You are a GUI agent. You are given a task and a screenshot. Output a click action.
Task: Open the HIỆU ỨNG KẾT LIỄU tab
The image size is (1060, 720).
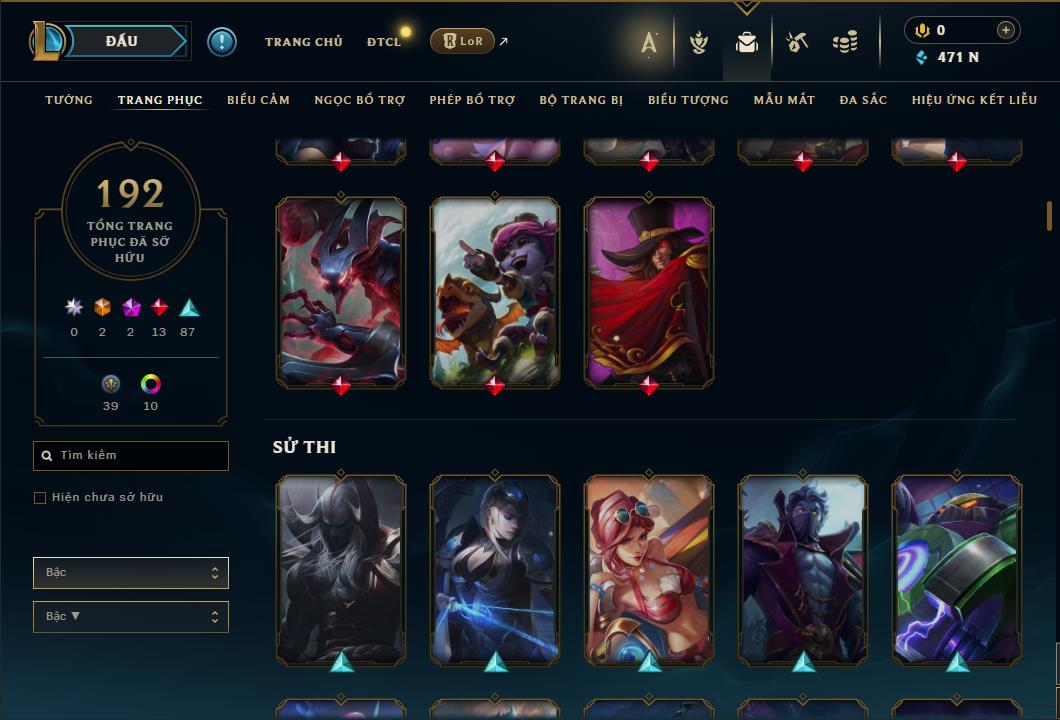pos(974,100)
